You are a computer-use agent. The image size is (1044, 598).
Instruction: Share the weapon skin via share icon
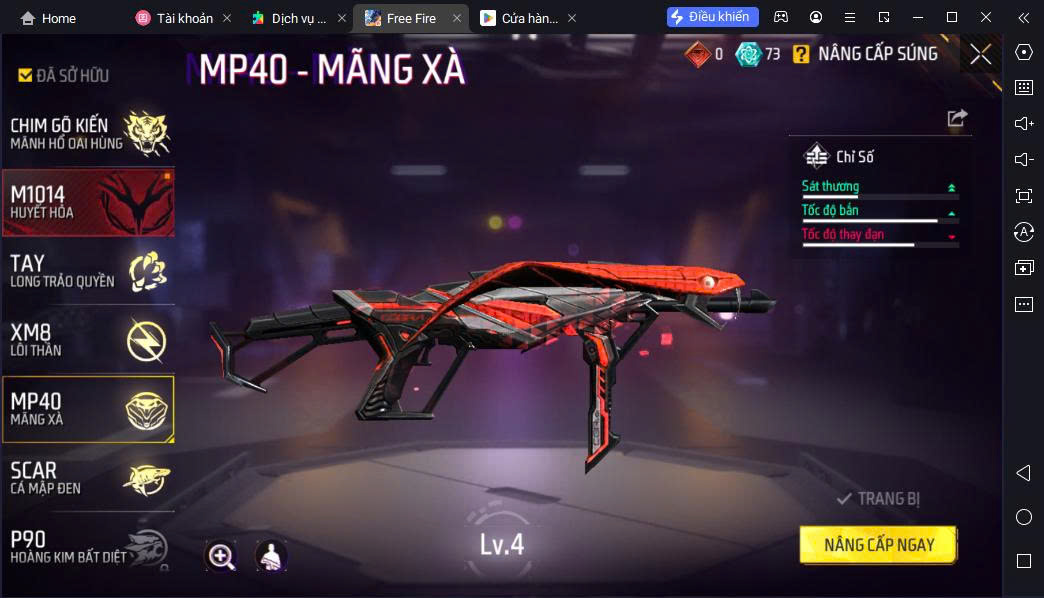(957, 118)
